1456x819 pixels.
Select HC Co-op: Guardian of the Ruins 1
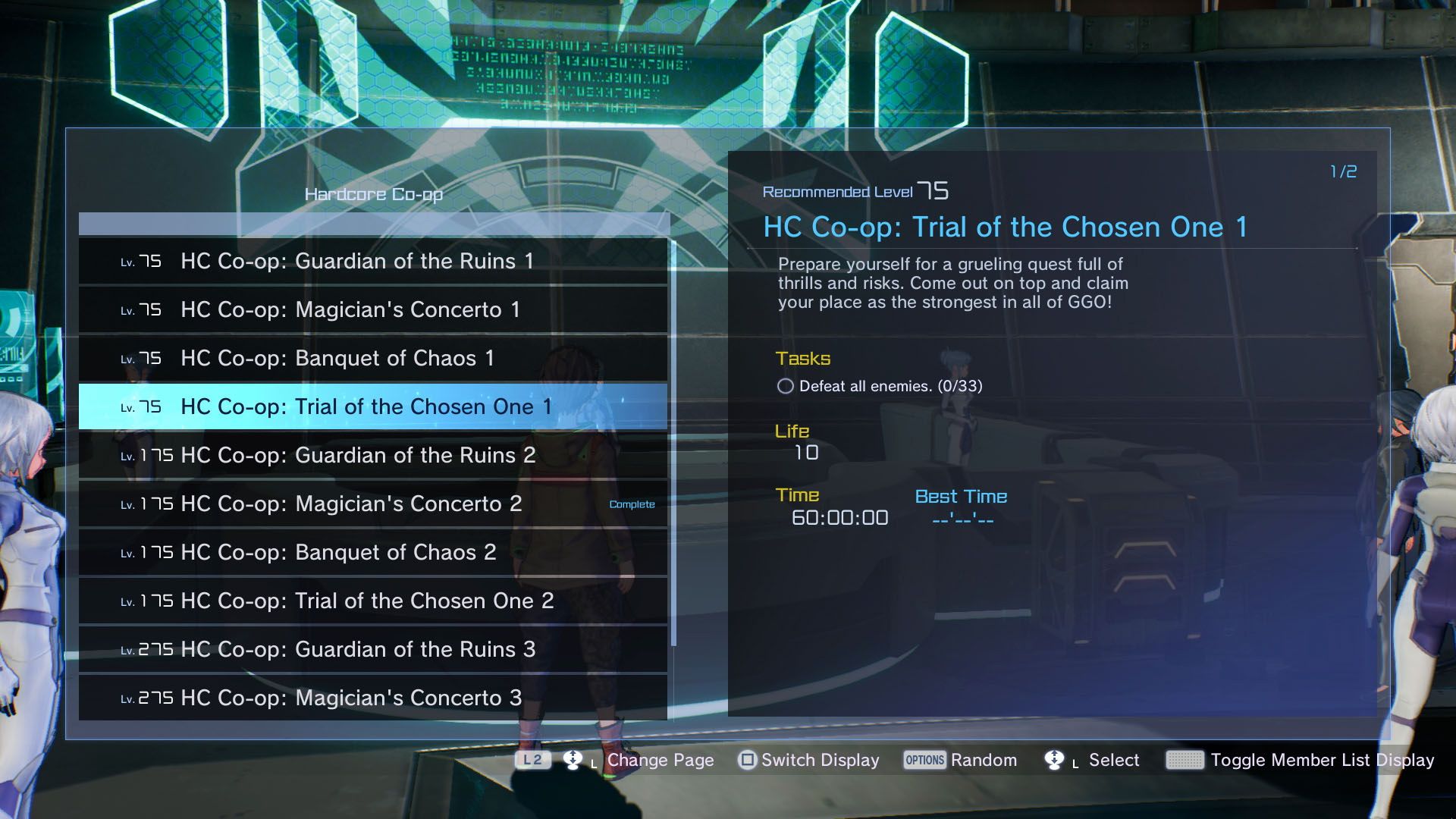(x=356, y=261)
